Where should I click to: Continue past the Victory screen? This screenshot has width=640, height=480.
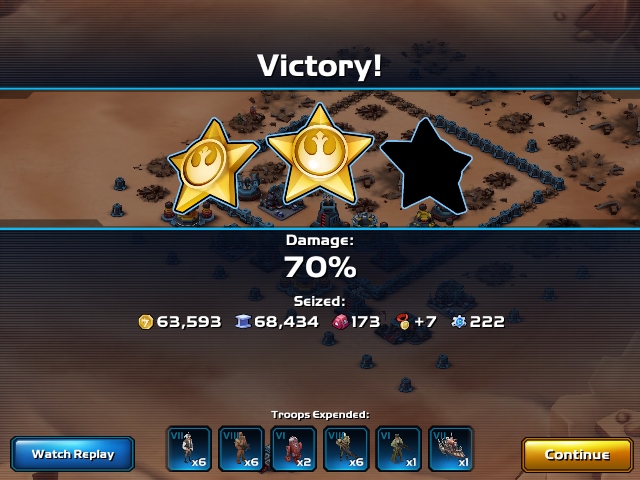pos(577,454)
